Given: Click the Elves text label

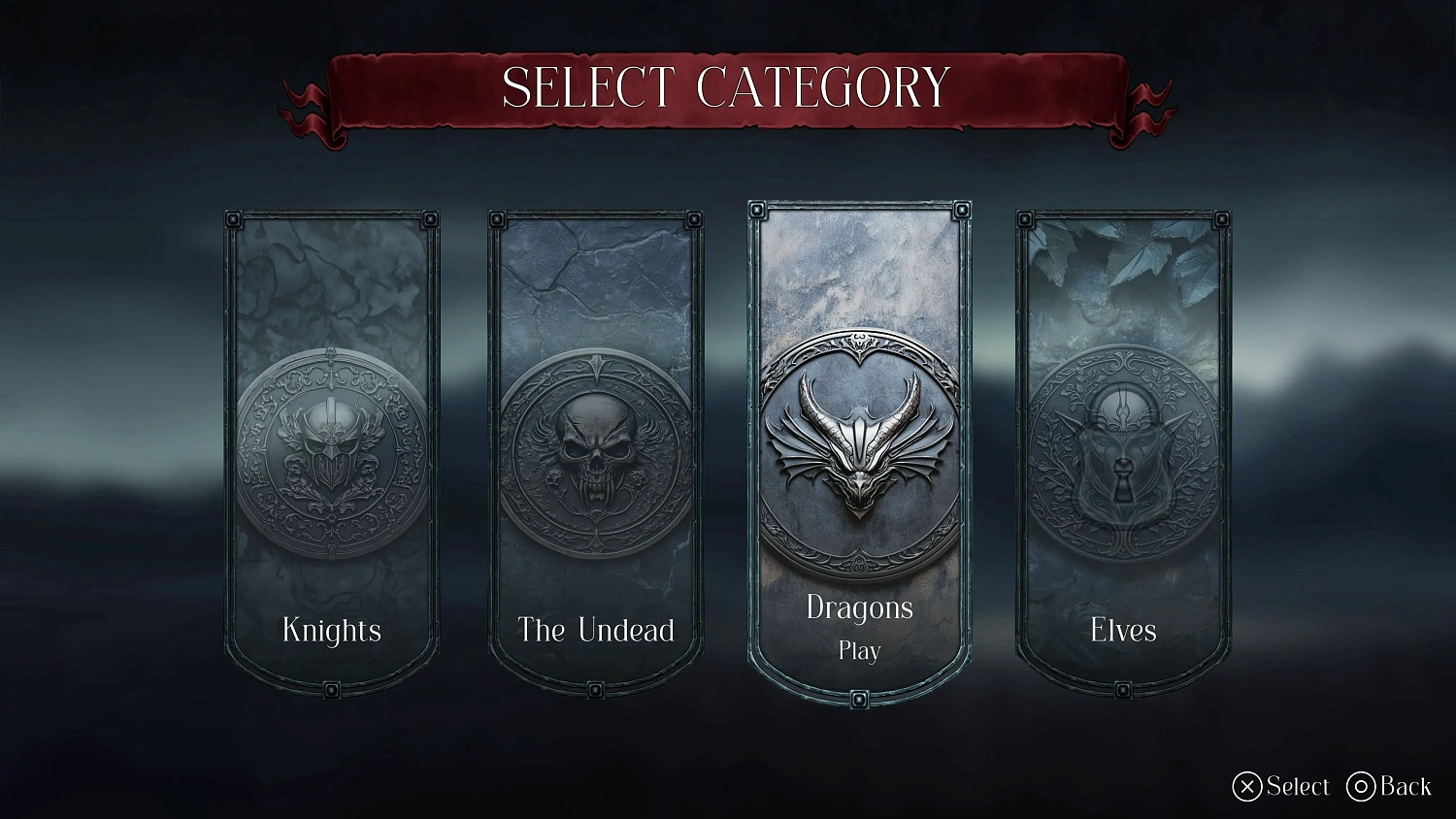Looking at the screenshot, I should [x=1122, y=631].
